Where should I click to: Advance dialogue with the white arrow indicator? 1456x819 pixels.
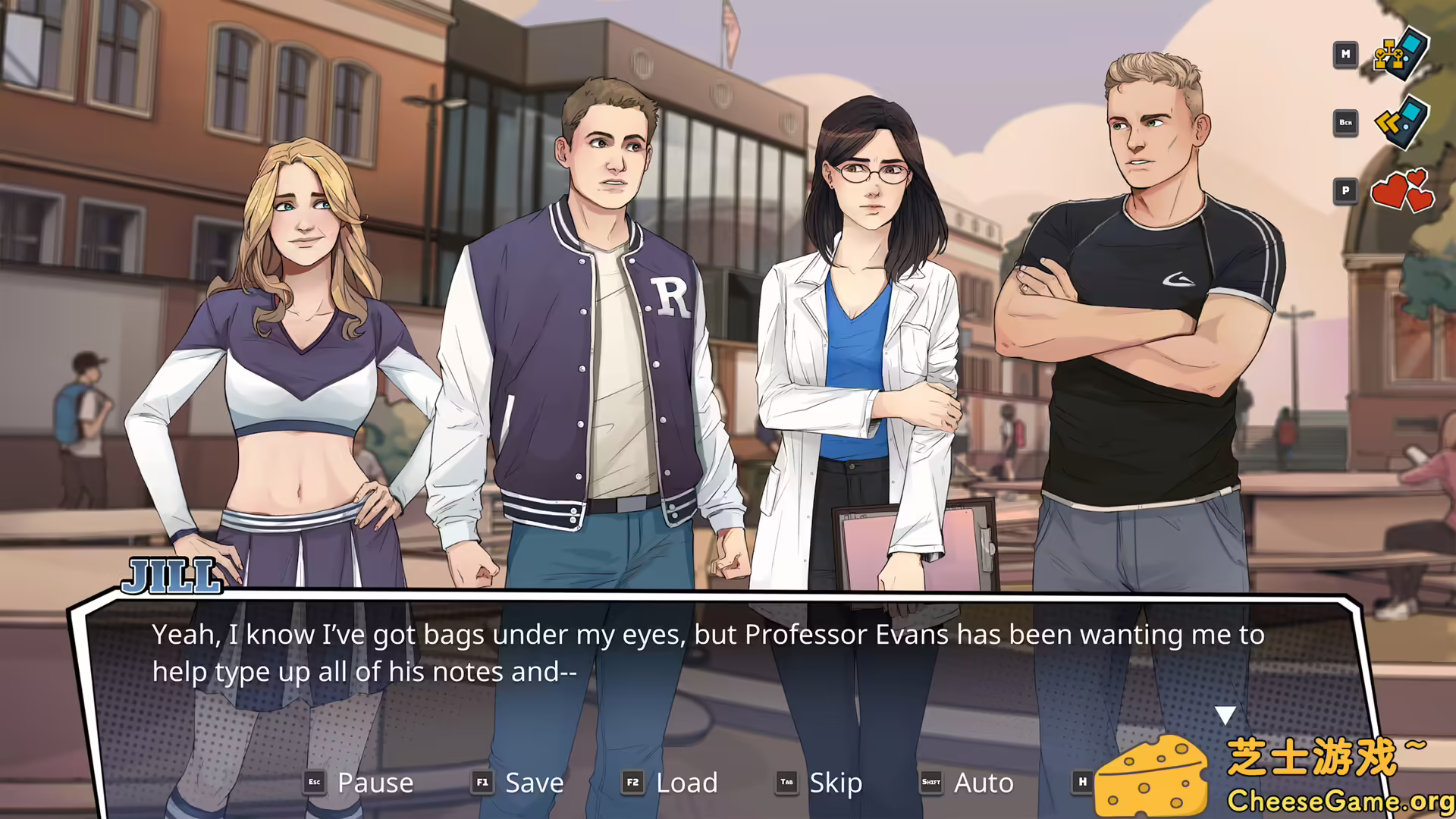(x=1225, y=714)
